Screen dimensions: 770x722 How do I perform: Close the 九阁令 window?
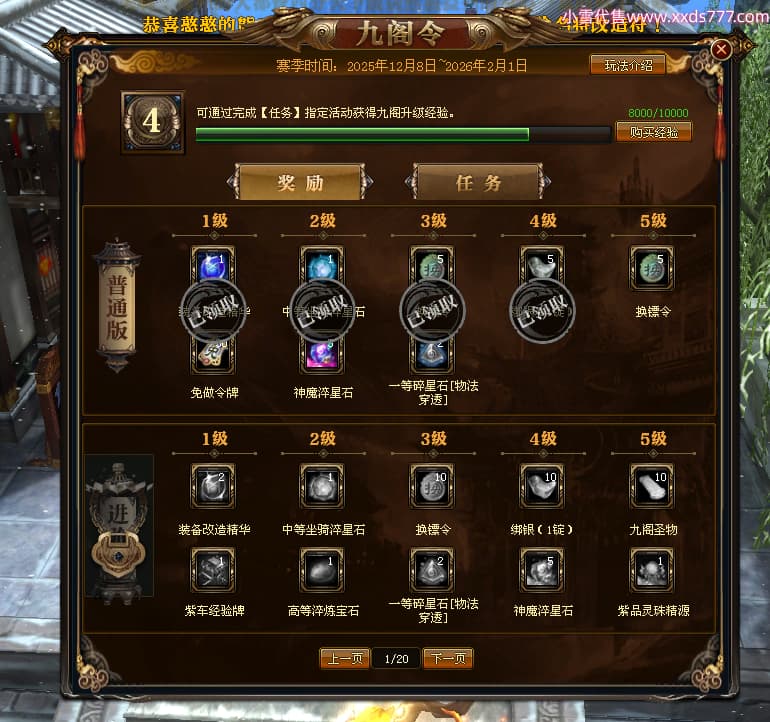(x=721, y=49)
